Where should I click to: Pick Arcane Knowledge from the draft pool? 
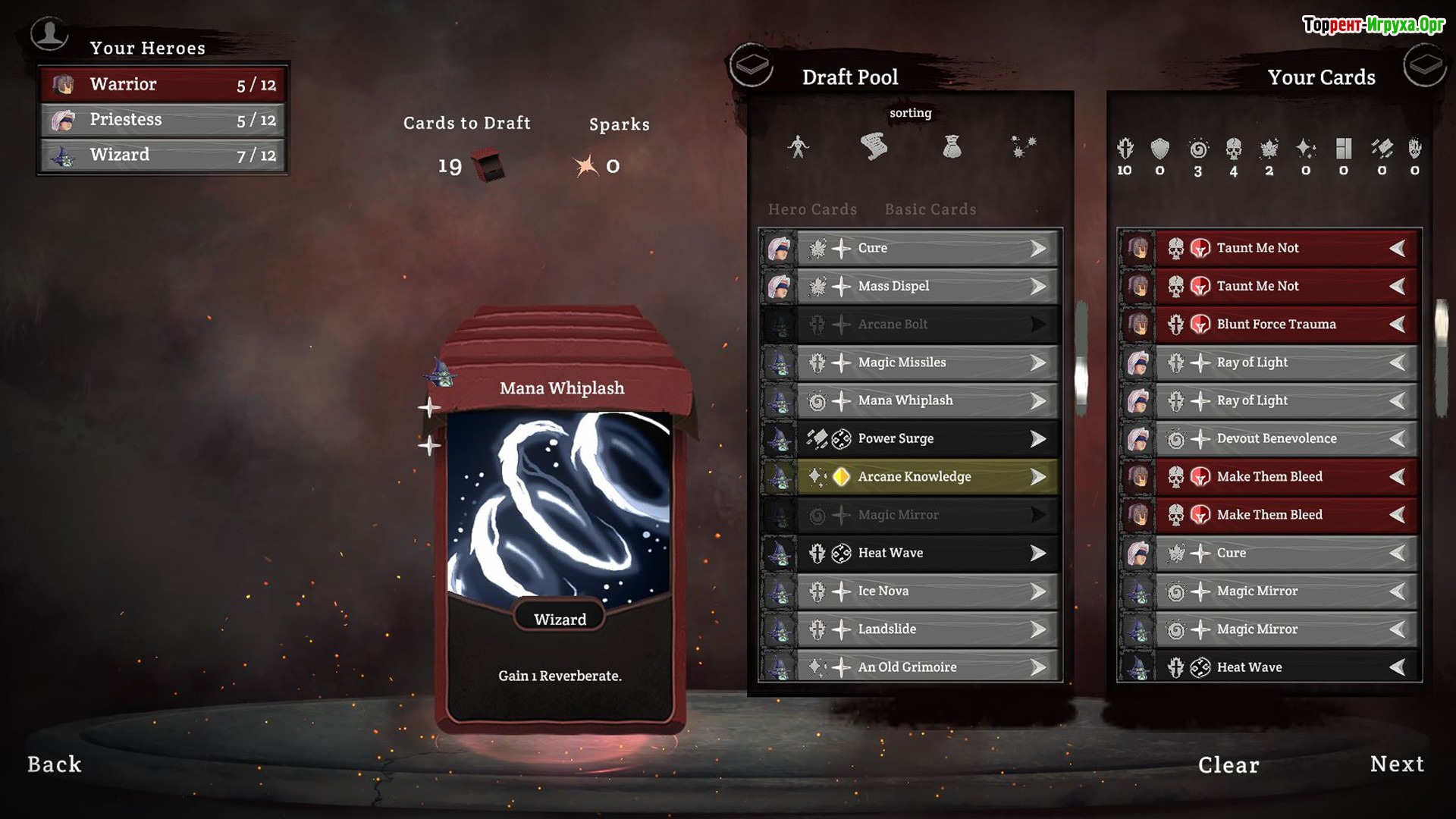(927, 477)
